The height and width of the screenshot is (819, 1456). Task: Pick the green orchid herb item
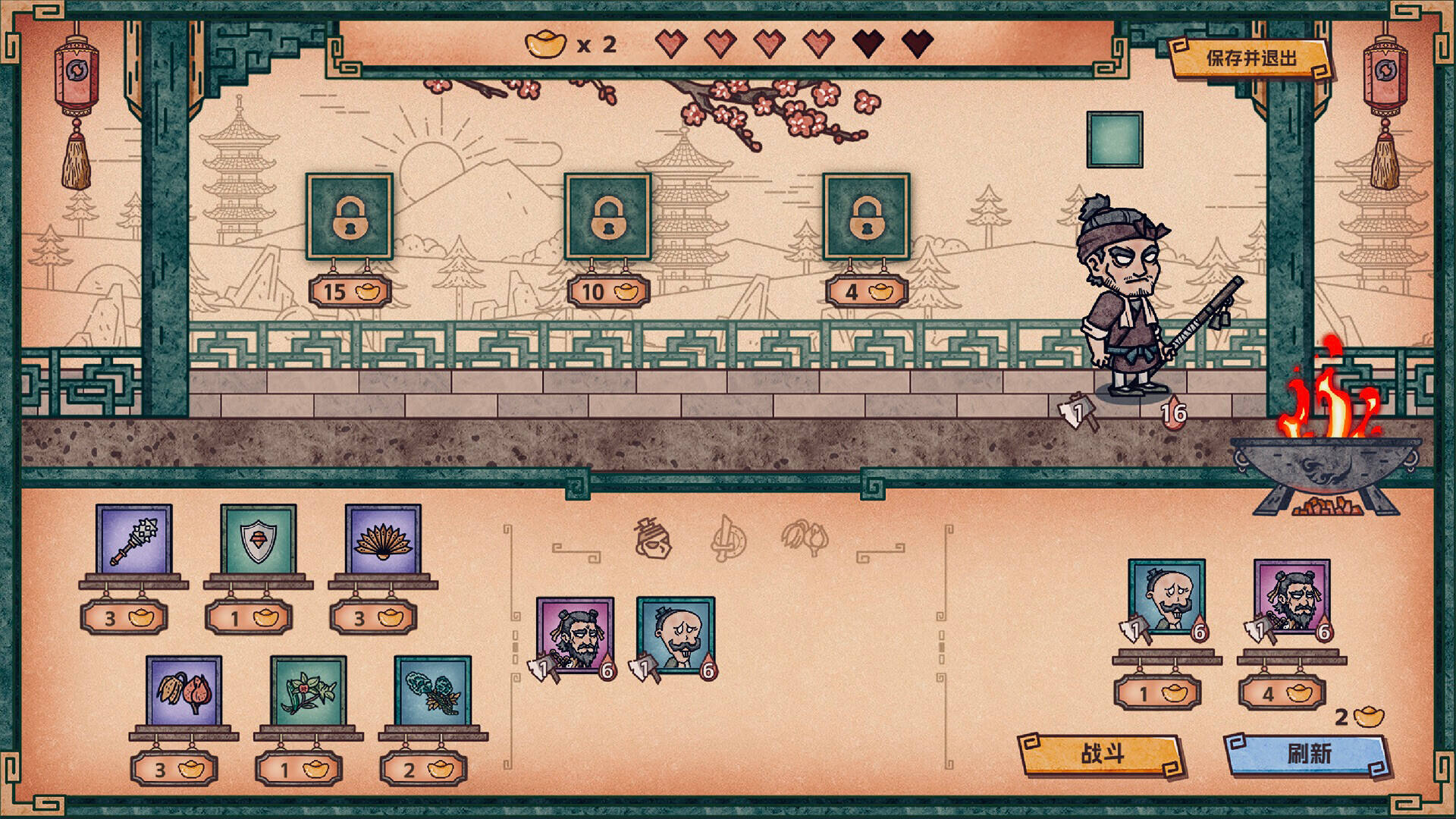309,692
